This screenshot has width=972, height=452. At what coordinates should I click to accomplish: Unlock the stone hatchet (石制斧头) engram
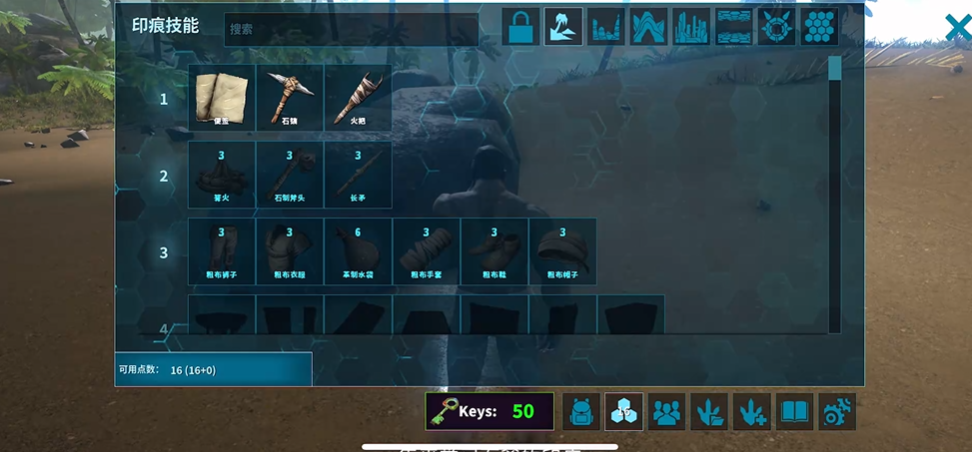tap(290, 175)
